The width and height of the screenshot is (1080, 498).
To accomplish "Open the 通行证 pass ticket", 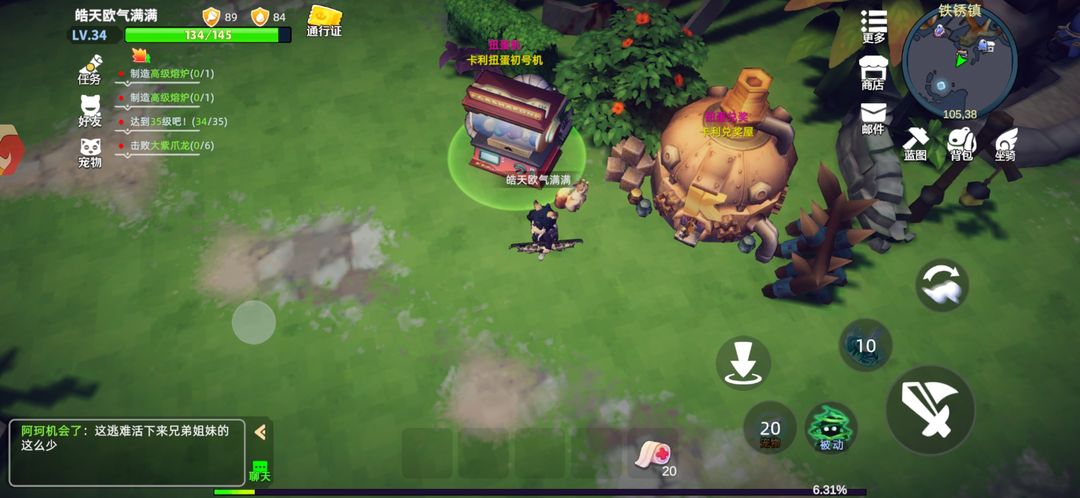I will pos(324,20).
